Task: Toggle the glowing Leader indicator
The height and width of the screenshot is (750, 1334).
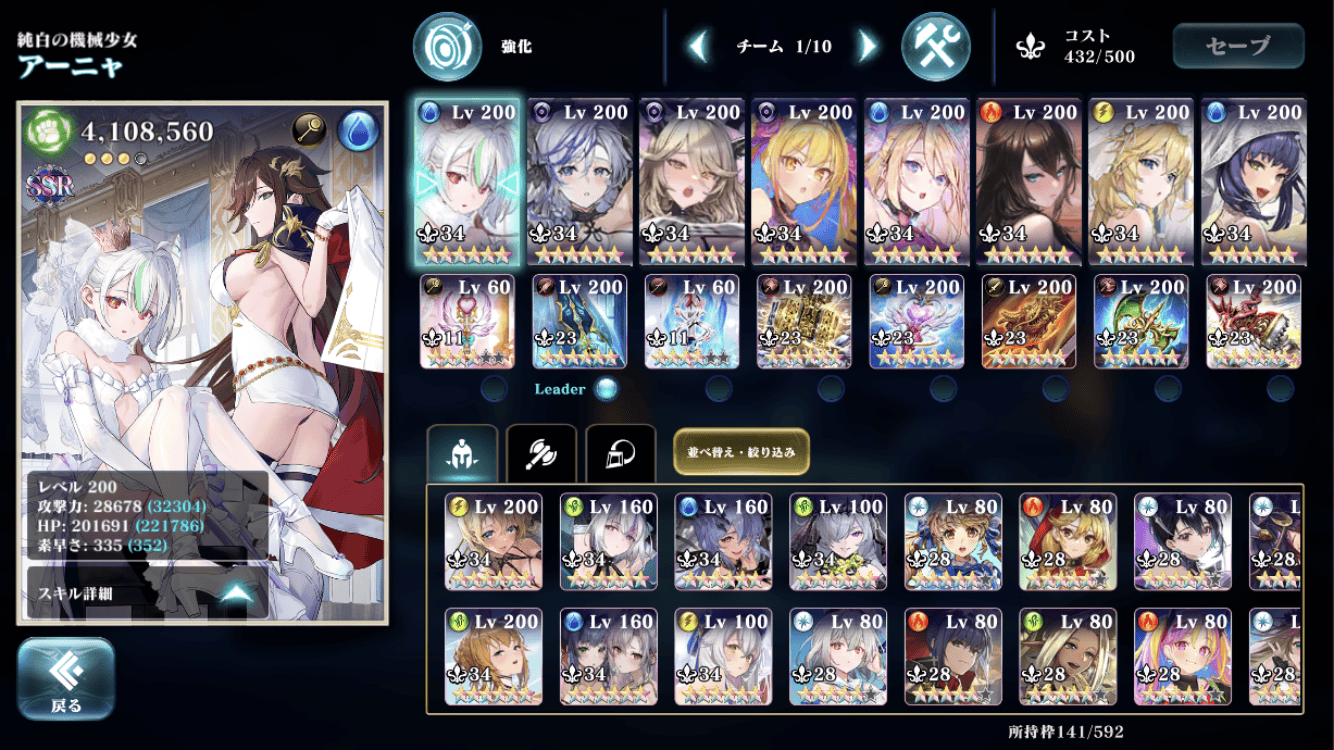Action: (x=606, y=389)
